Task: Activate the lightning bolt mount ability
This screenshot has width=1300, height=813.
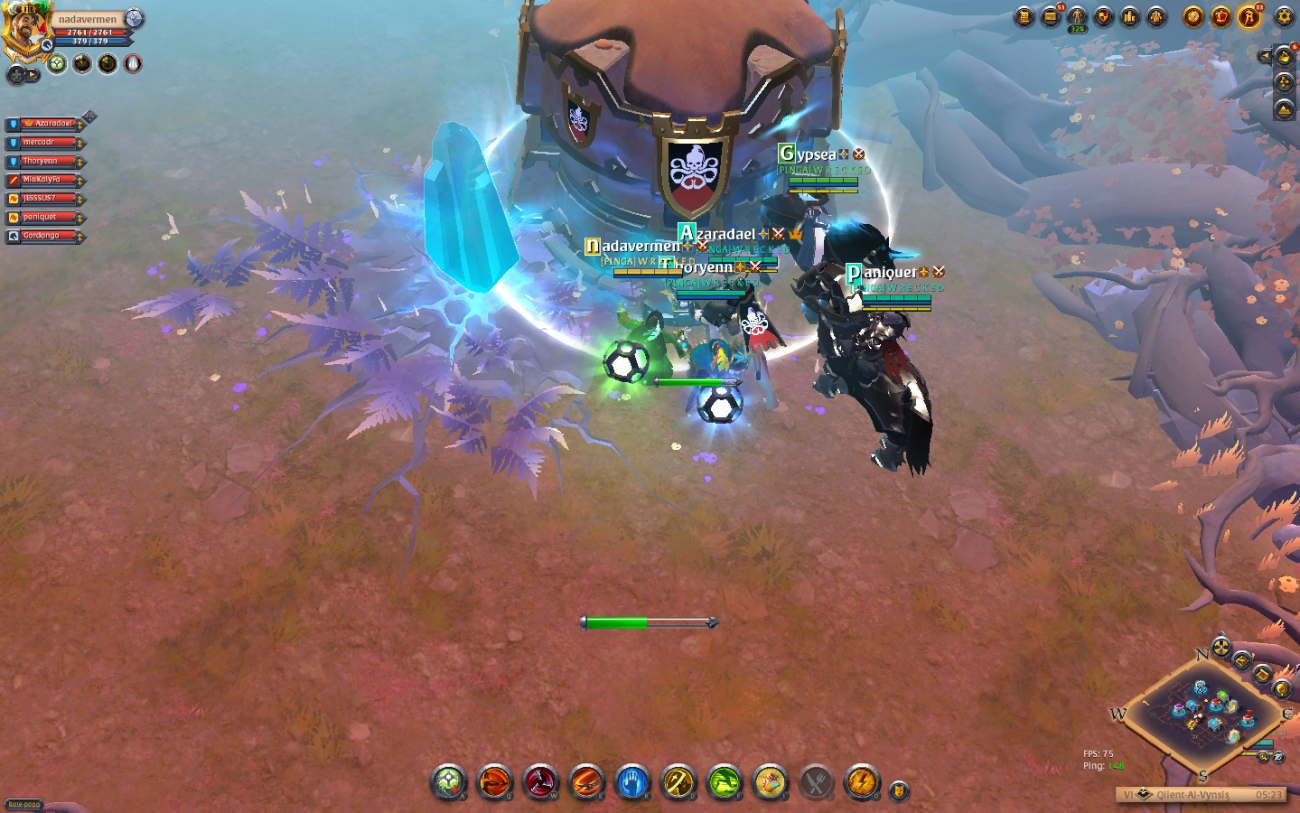Action: pos(862,781)
